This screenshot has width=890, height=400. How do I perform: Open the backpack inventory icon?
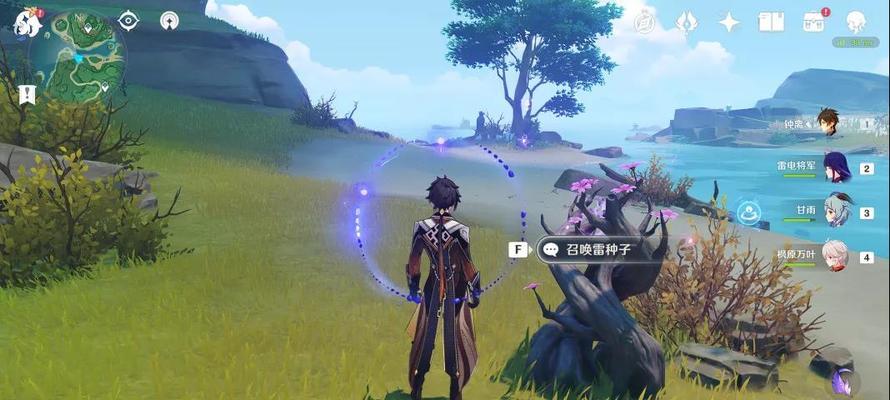pyautogui.click(x=813, y=22)
